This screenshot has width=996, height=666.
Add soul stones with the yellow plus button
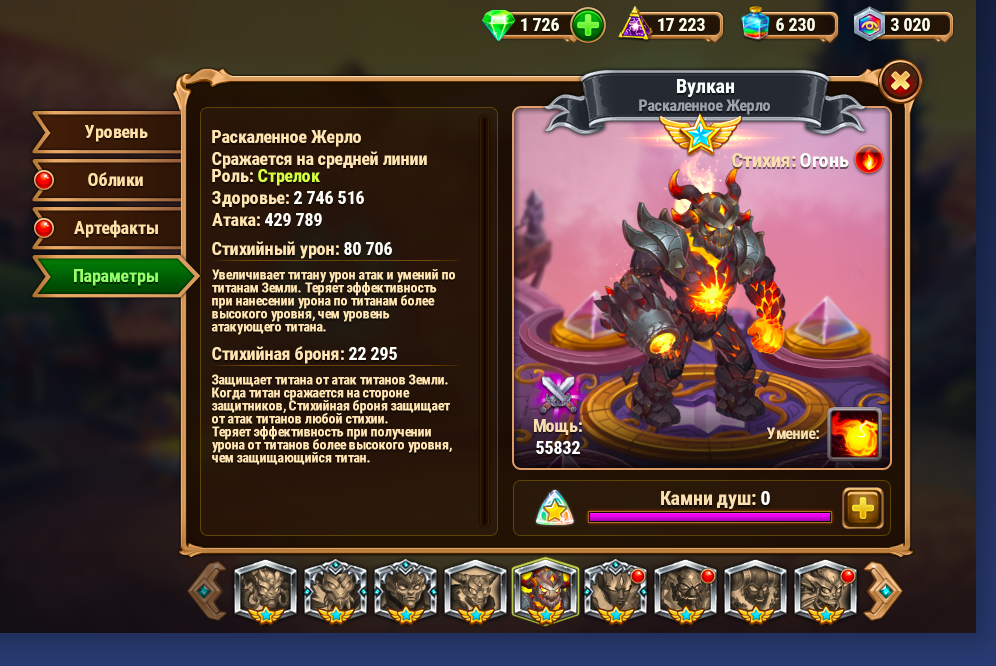click(x=862, y=508)
